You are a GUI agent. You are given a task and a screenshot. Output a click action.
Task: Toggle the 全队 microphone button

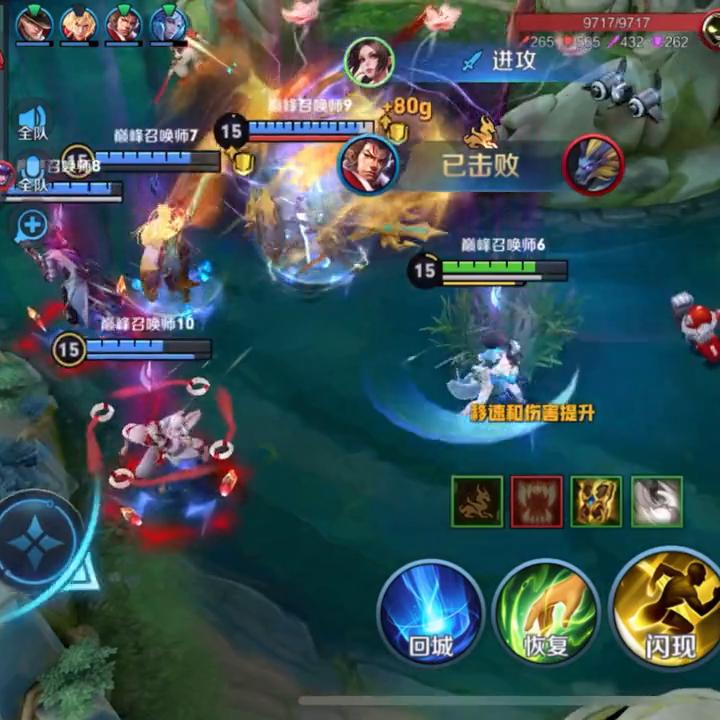pos(33,172)
